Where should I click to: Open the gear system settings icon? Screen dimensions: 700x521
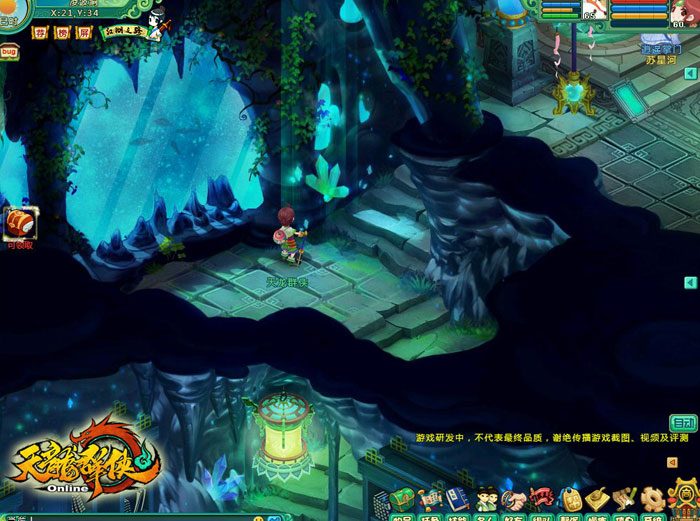653,498
